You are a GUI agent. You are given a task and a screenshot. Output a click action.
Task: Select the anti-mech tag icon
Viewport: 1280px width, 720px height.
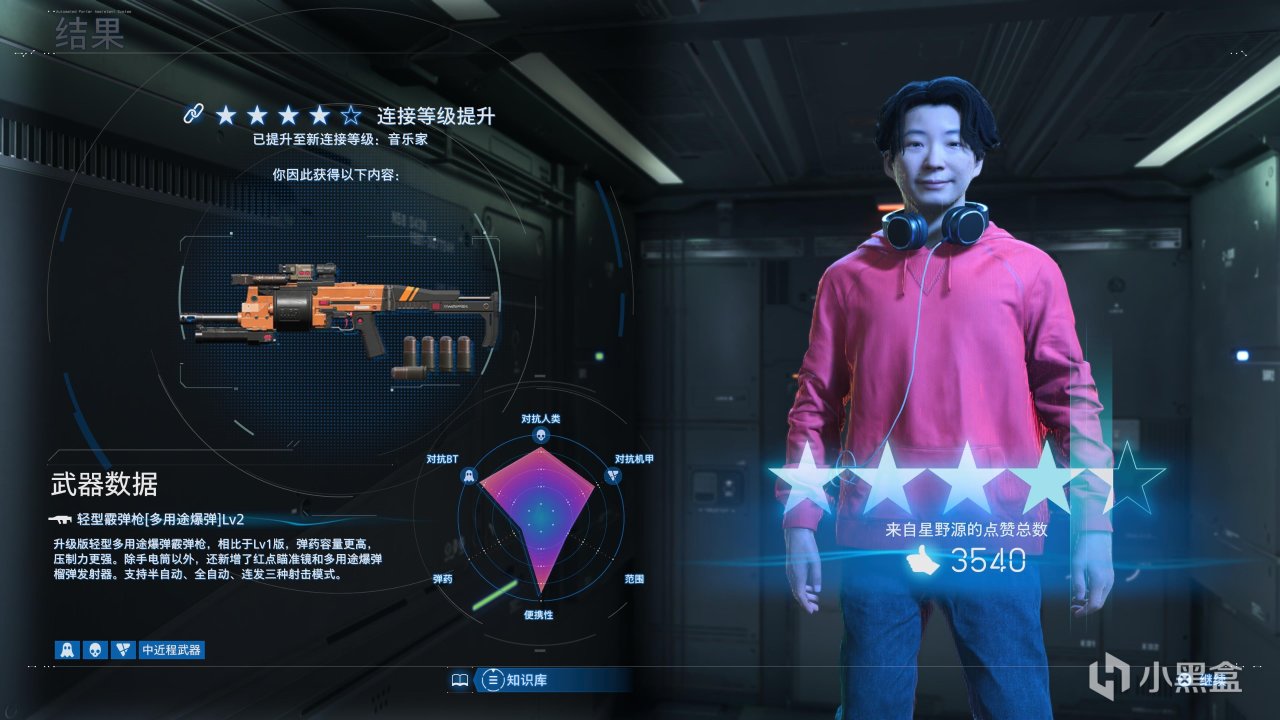[123, 650]
